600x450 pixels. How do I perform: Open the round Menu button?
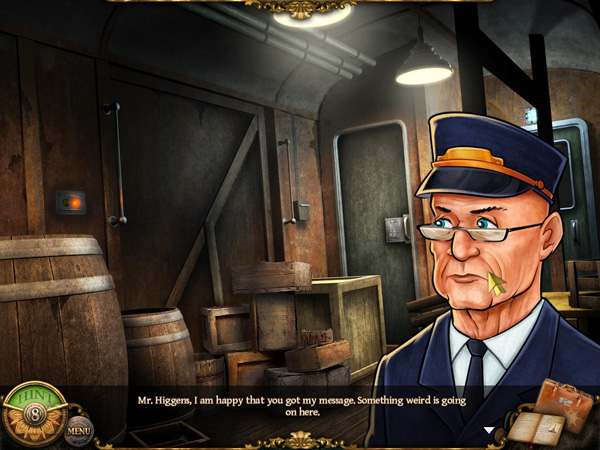pos(80,430)
